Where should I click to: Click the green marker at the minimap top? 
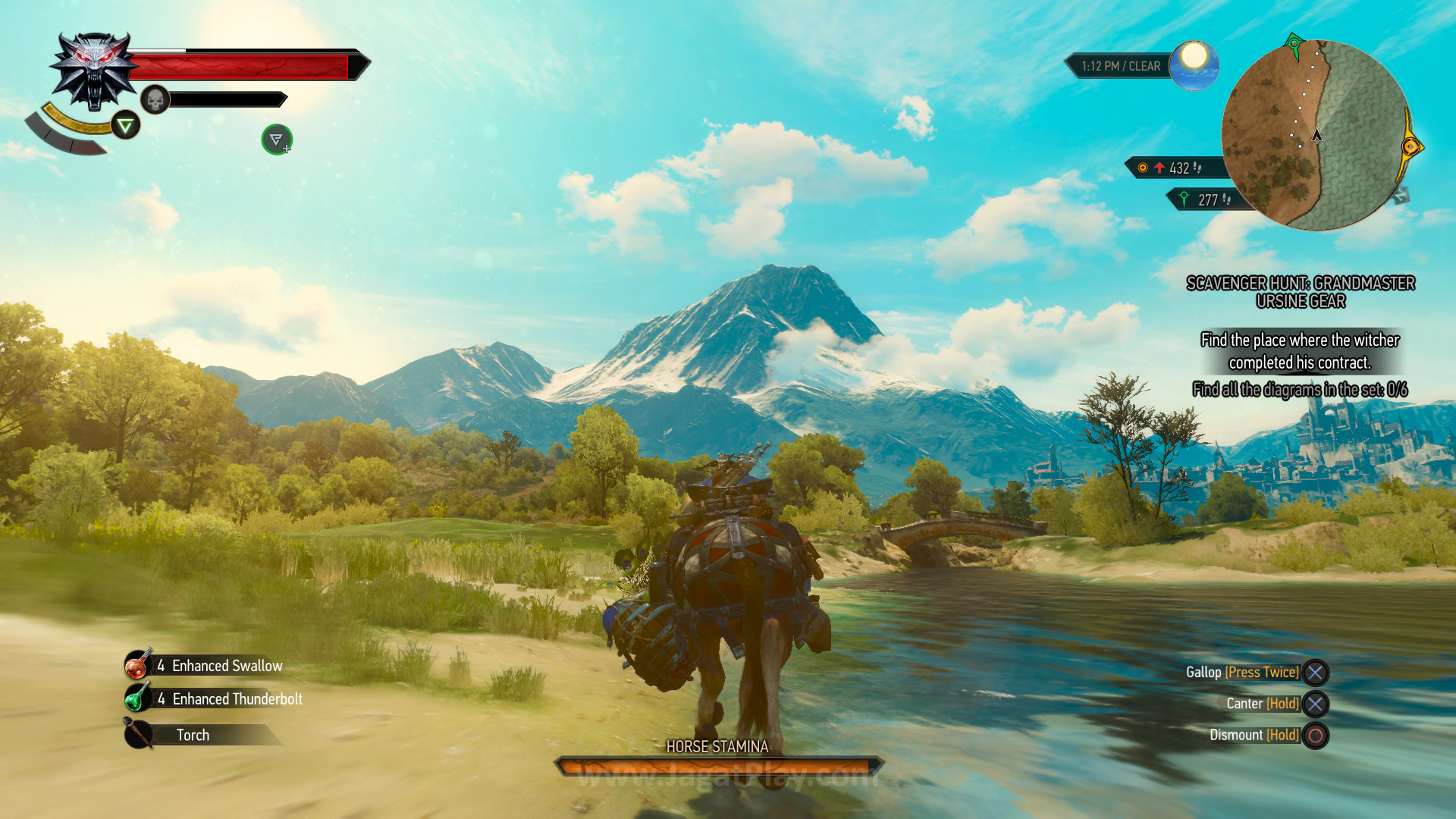pos(1294,43)
